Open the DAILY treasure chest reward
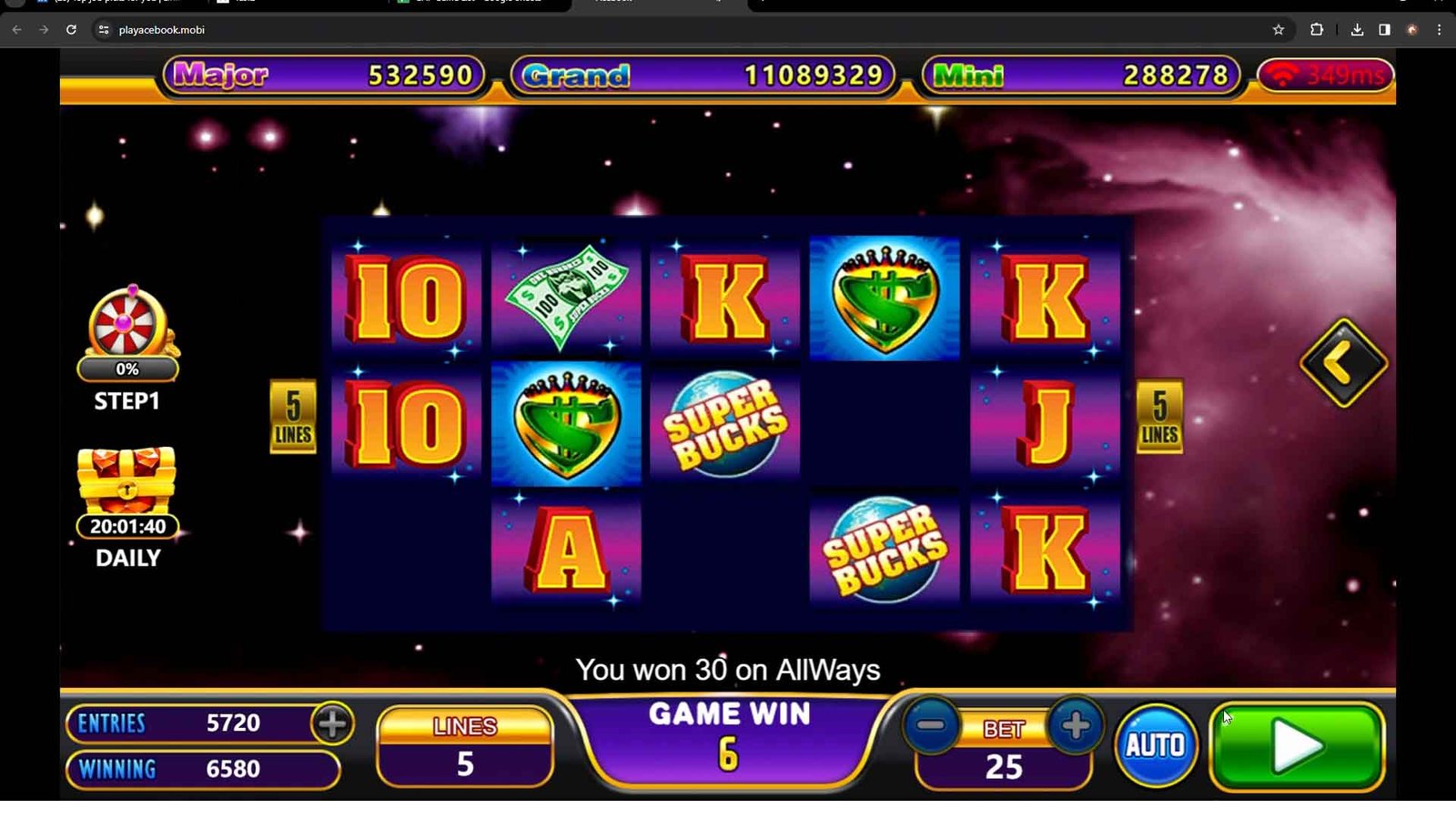Screen dimensions: 1456x819 pyautogui.click(x=127, y=482)
